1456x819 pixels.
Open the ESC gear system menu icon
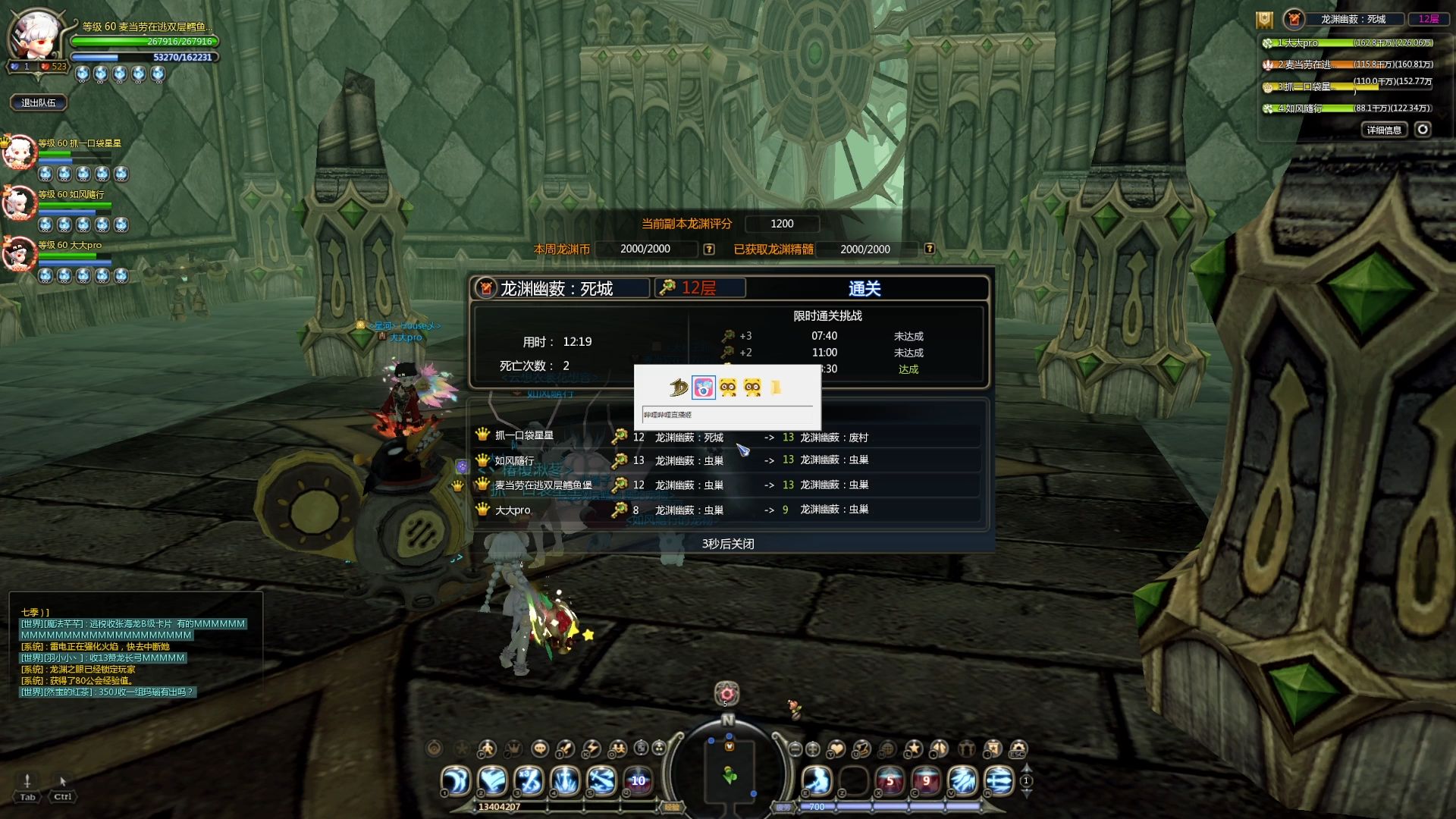click(1018, 749)
